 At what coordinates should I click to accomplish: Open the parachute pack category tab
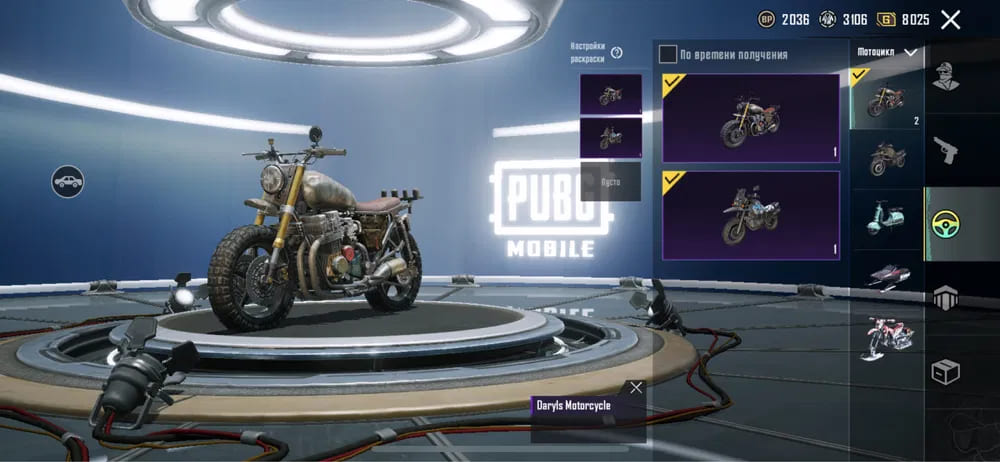(x=945, y=297)
